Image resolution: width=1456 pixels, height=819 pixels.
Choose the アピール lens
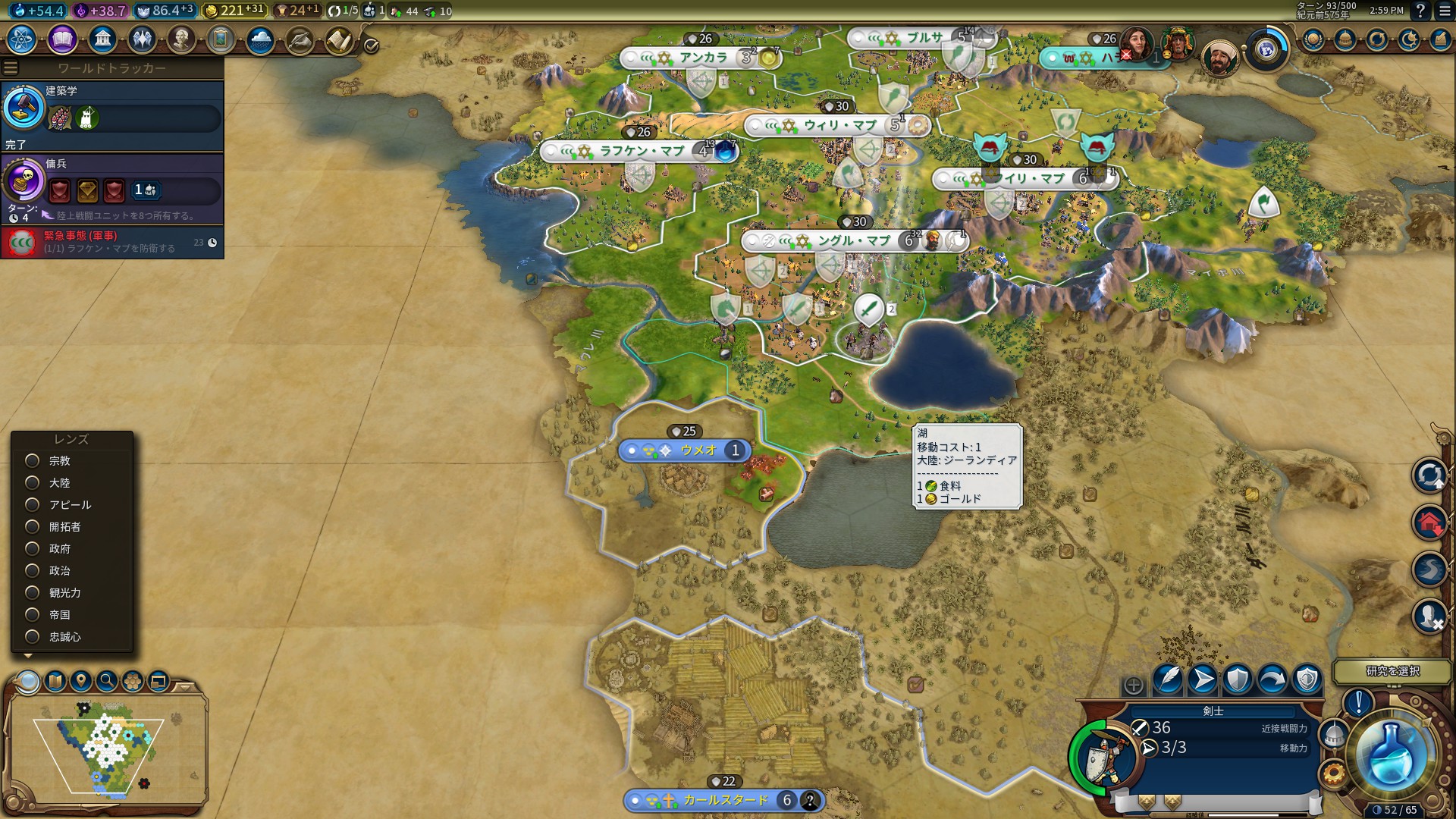(33, 505)
